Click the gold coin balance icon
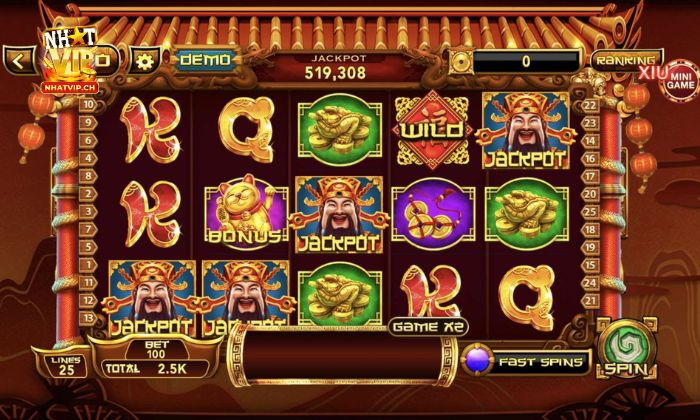 [460, 61]
